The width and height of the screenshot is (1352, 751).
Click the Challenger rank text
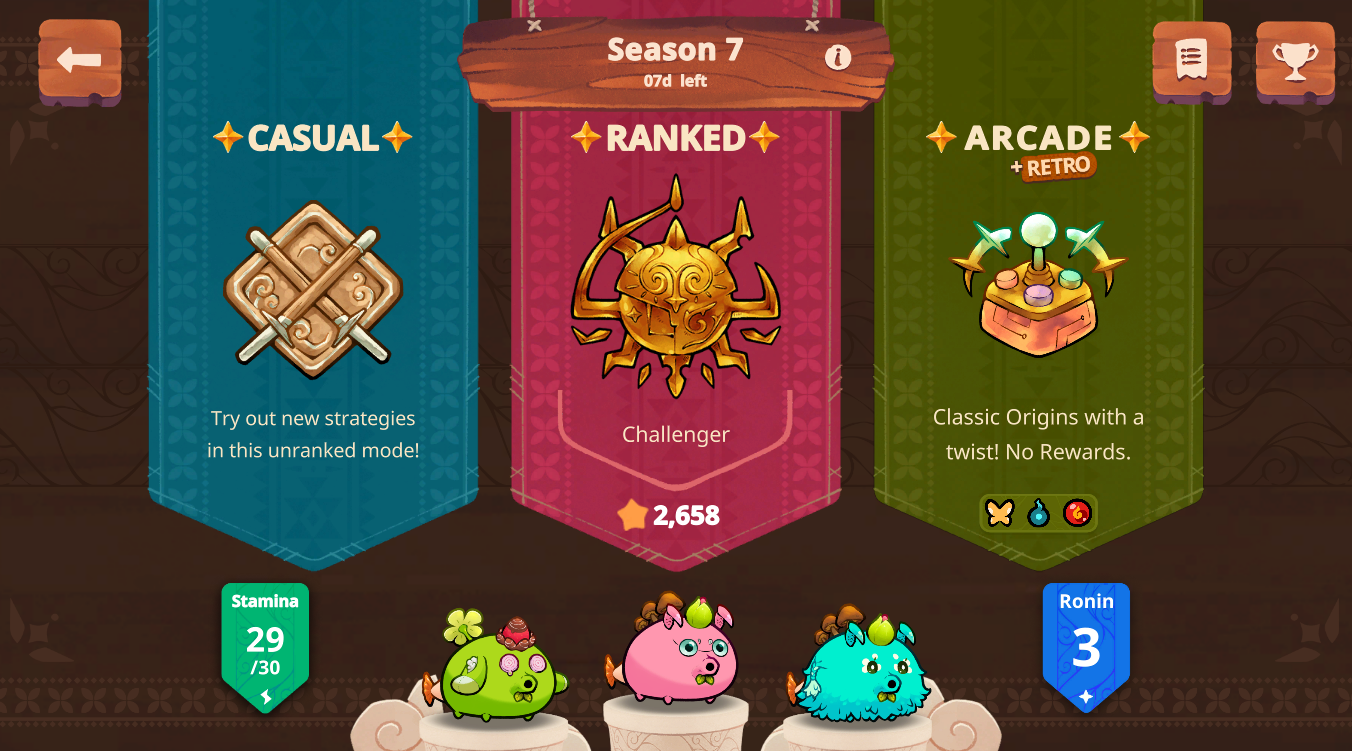(675, 434)
